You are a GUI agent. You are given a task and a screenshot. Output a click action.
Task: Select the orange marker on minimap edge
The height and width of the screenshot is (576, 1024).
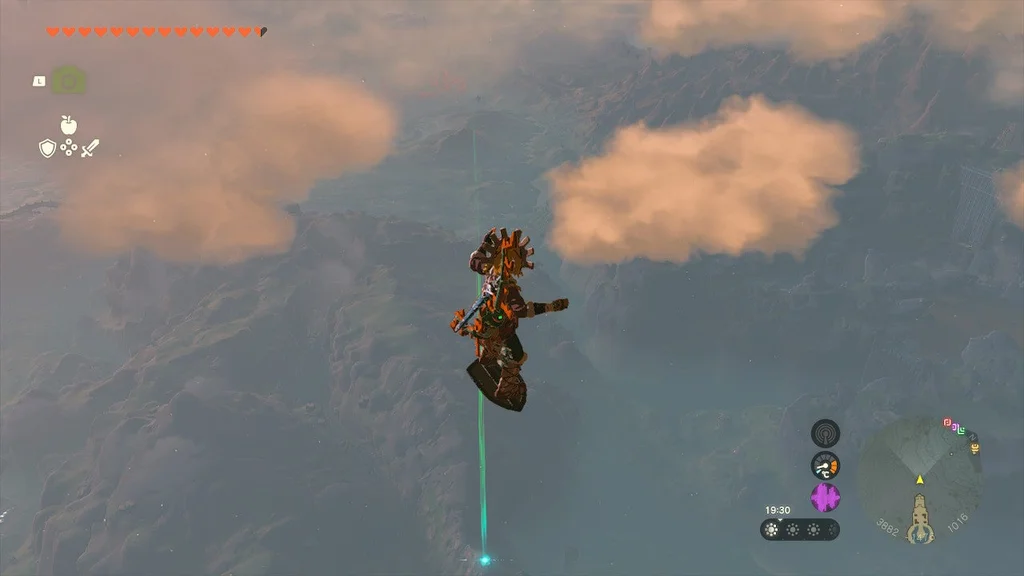click(x=975, y=449)
